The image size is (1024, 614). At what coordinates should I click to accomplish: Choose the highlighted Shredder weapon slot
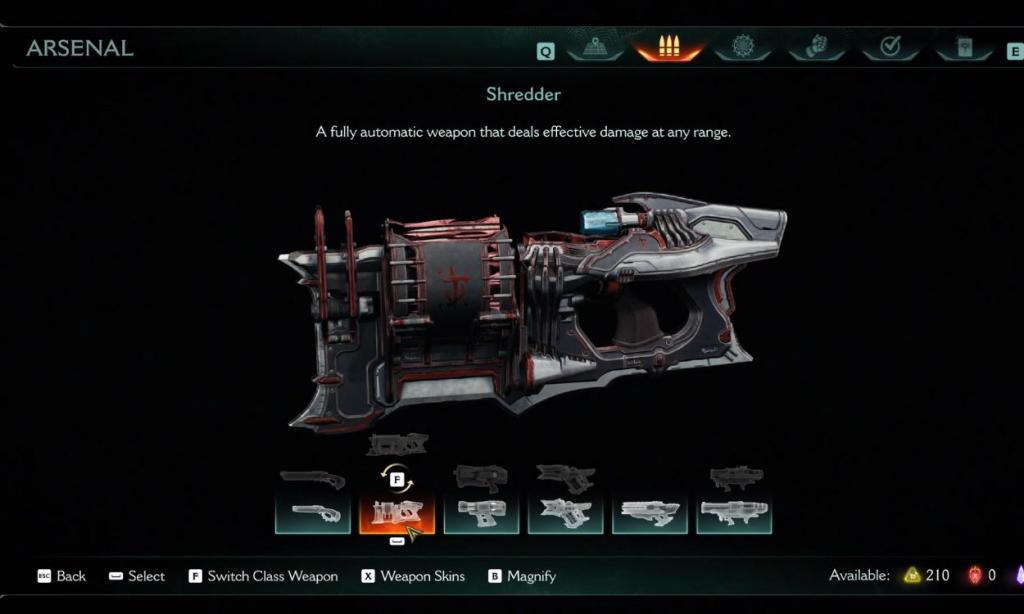[397, 514]
